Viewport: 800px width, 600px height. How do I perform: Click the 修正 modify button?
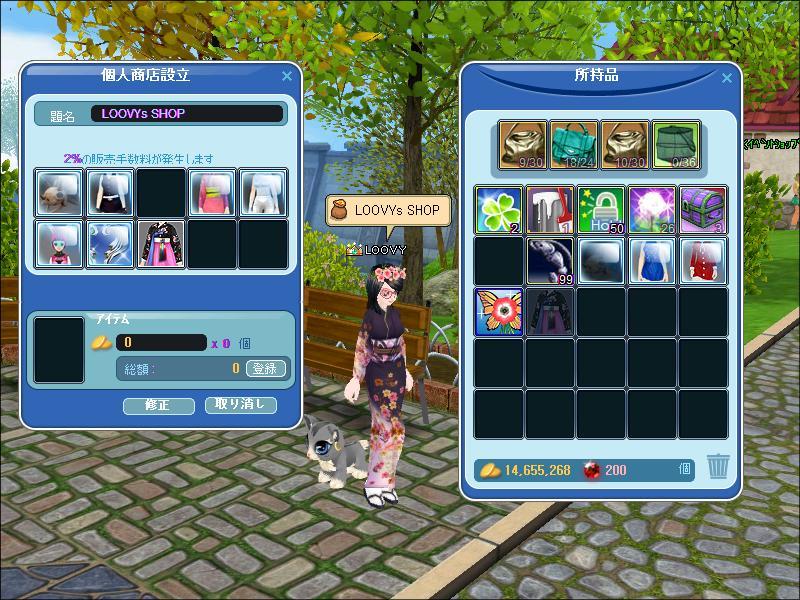point(157,406)
